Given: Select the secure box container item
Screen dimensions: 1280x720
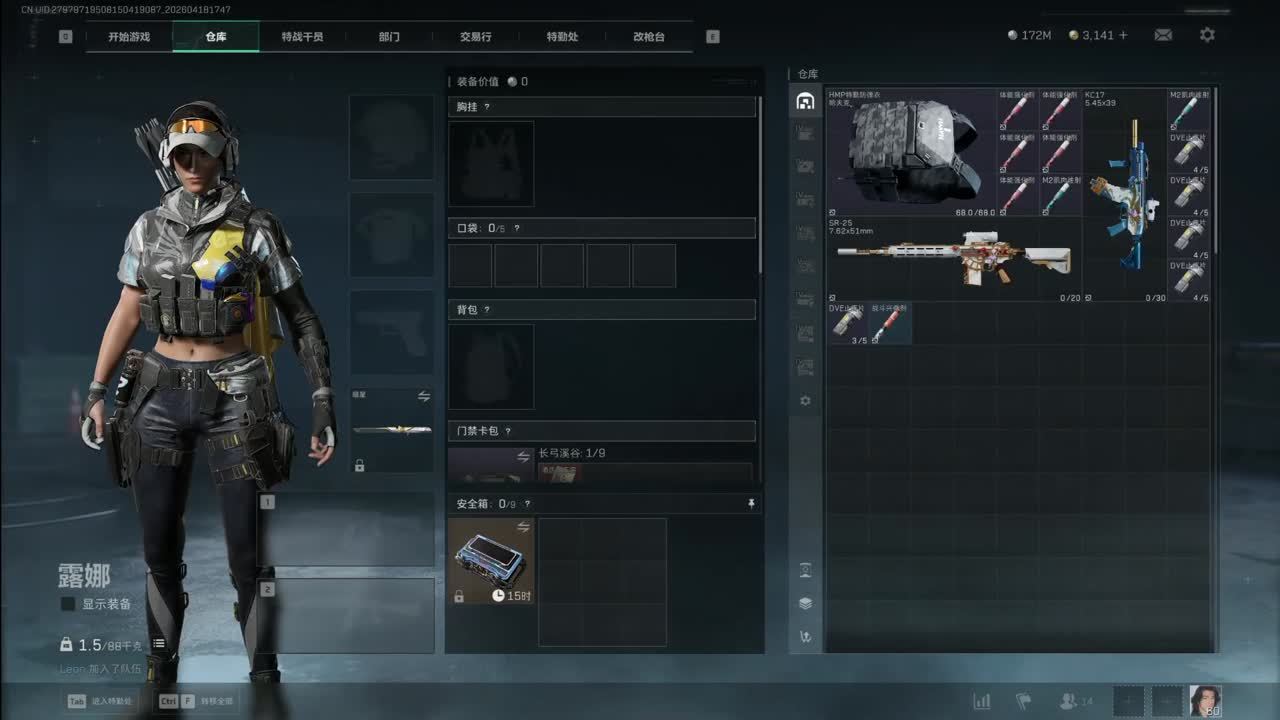Looking at the screenshot, I should (x=491, y=561).
